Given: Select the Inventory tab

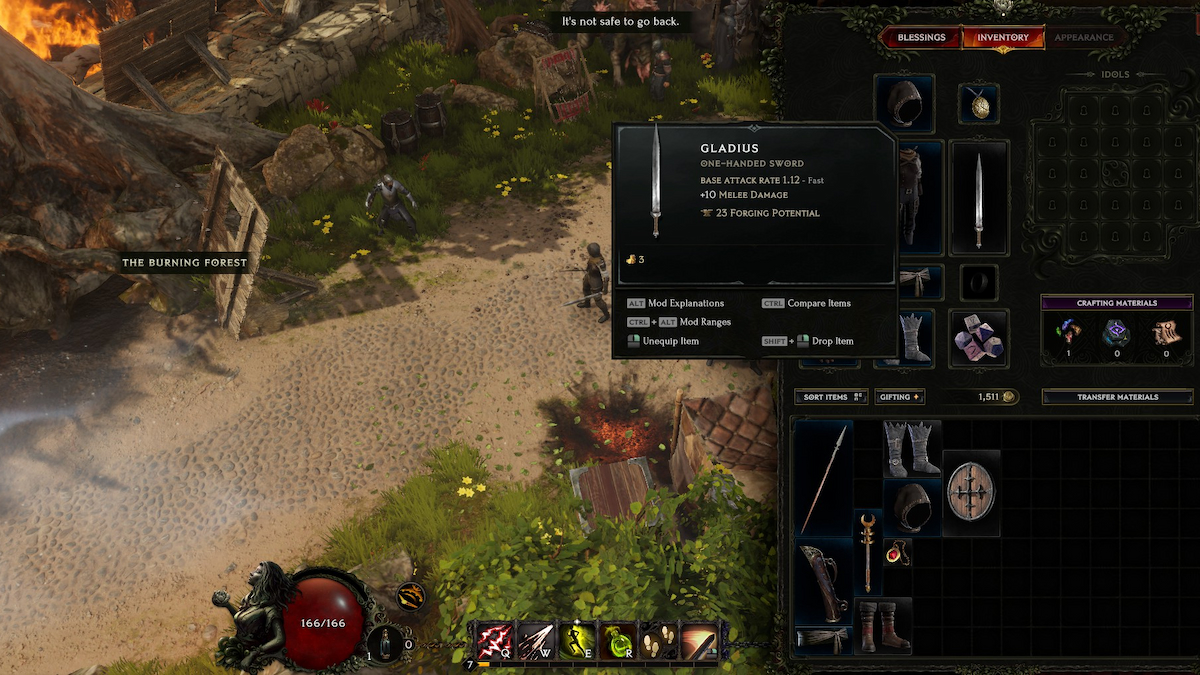Looking at the screenshot, I should (1003, 38).
